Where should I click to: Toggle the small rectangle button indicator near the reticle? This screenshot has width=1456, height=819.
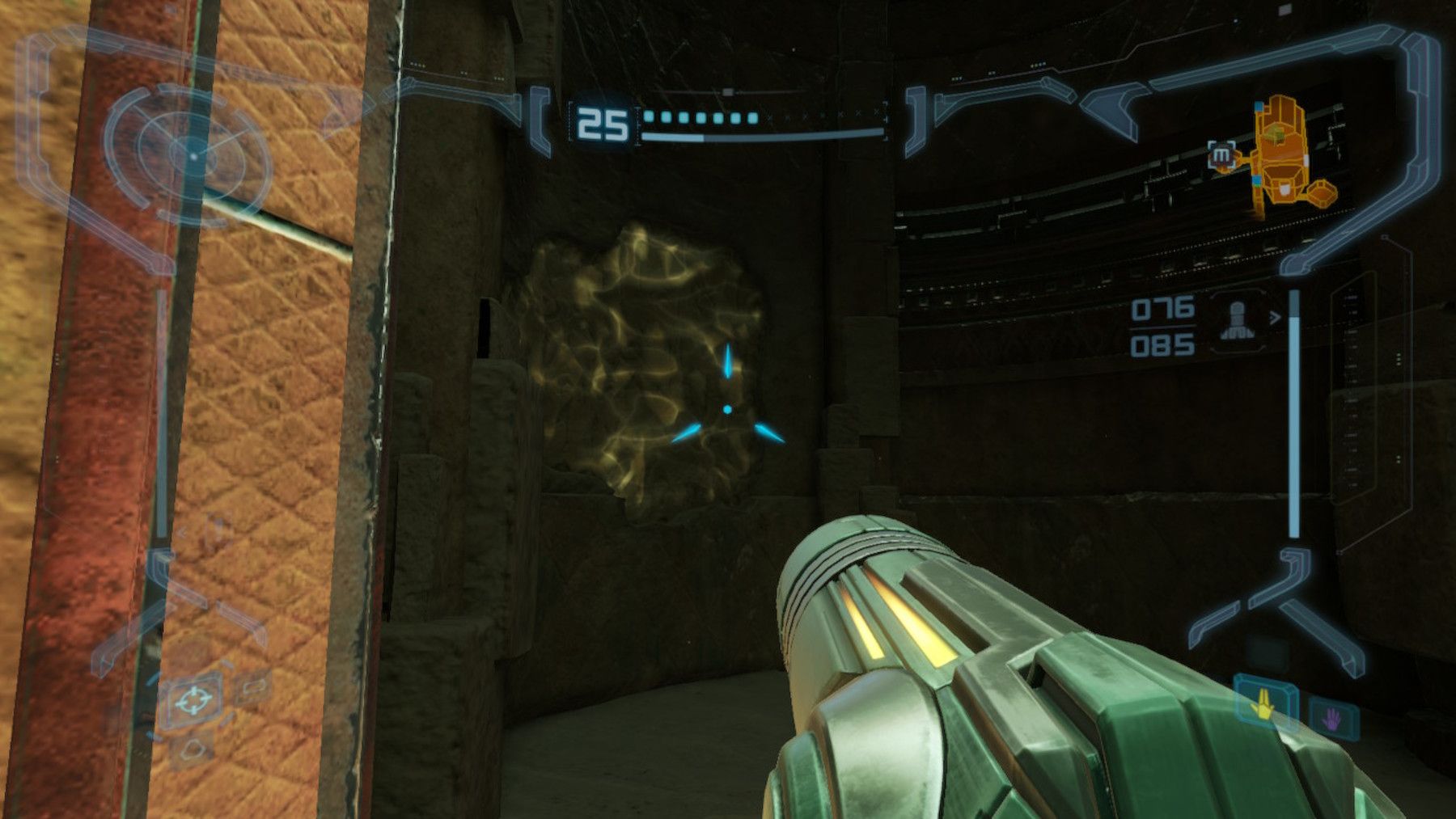tap(256, 686)
